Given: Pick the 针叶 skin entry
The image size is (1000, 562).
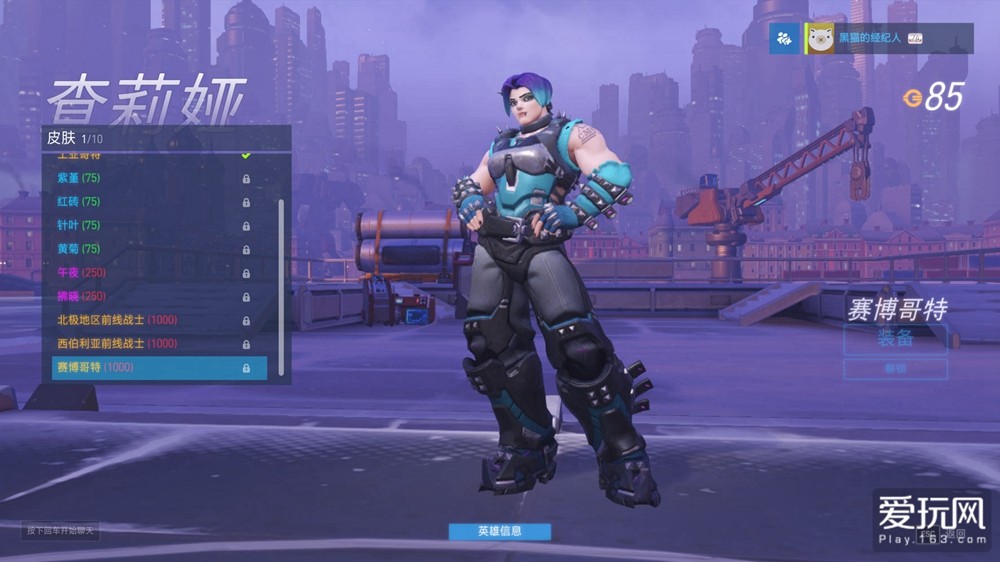Looking at the screenshot, I should click(x=150, y=226).
